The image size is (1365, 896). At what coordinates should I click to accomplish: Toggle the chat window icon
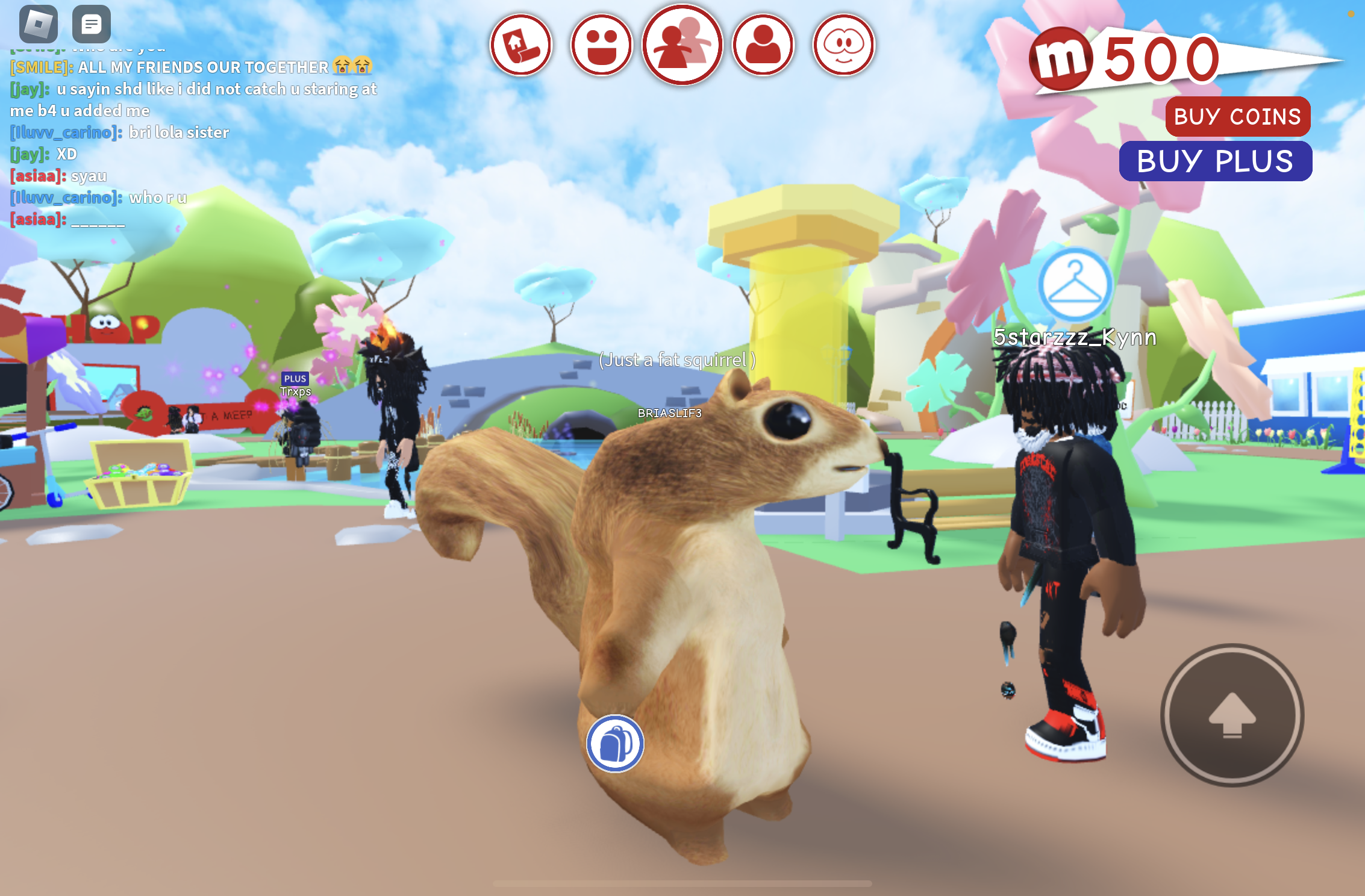(92, 24)
